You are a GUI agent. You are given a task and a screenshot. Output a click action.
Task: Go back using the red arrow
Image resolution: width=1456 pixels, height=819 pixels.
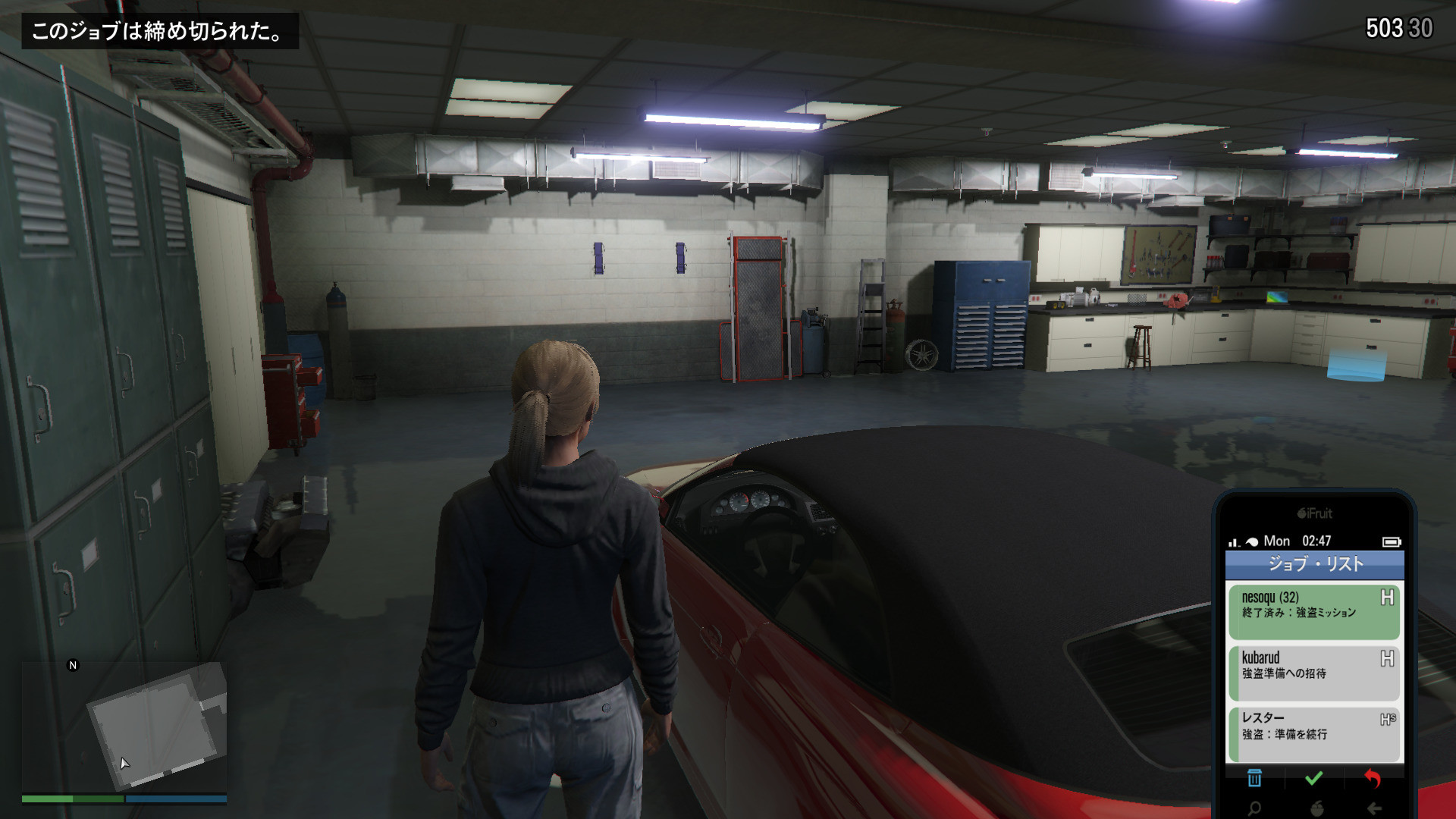(x=1373, y=778)
